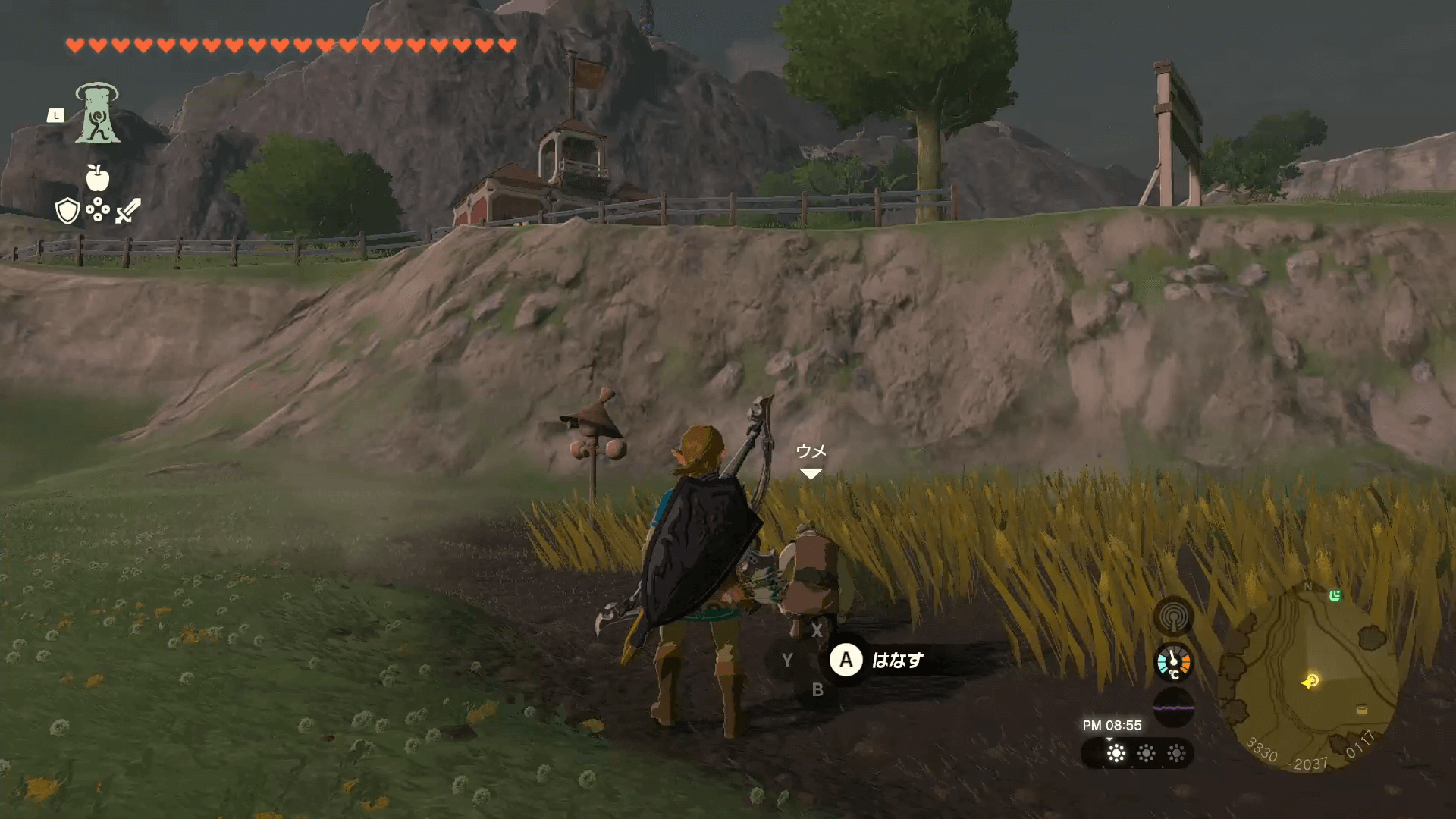Click the green shrine marker on the minimap
Viewport: 1456px width, 819px height.
tap(1335, 596)
